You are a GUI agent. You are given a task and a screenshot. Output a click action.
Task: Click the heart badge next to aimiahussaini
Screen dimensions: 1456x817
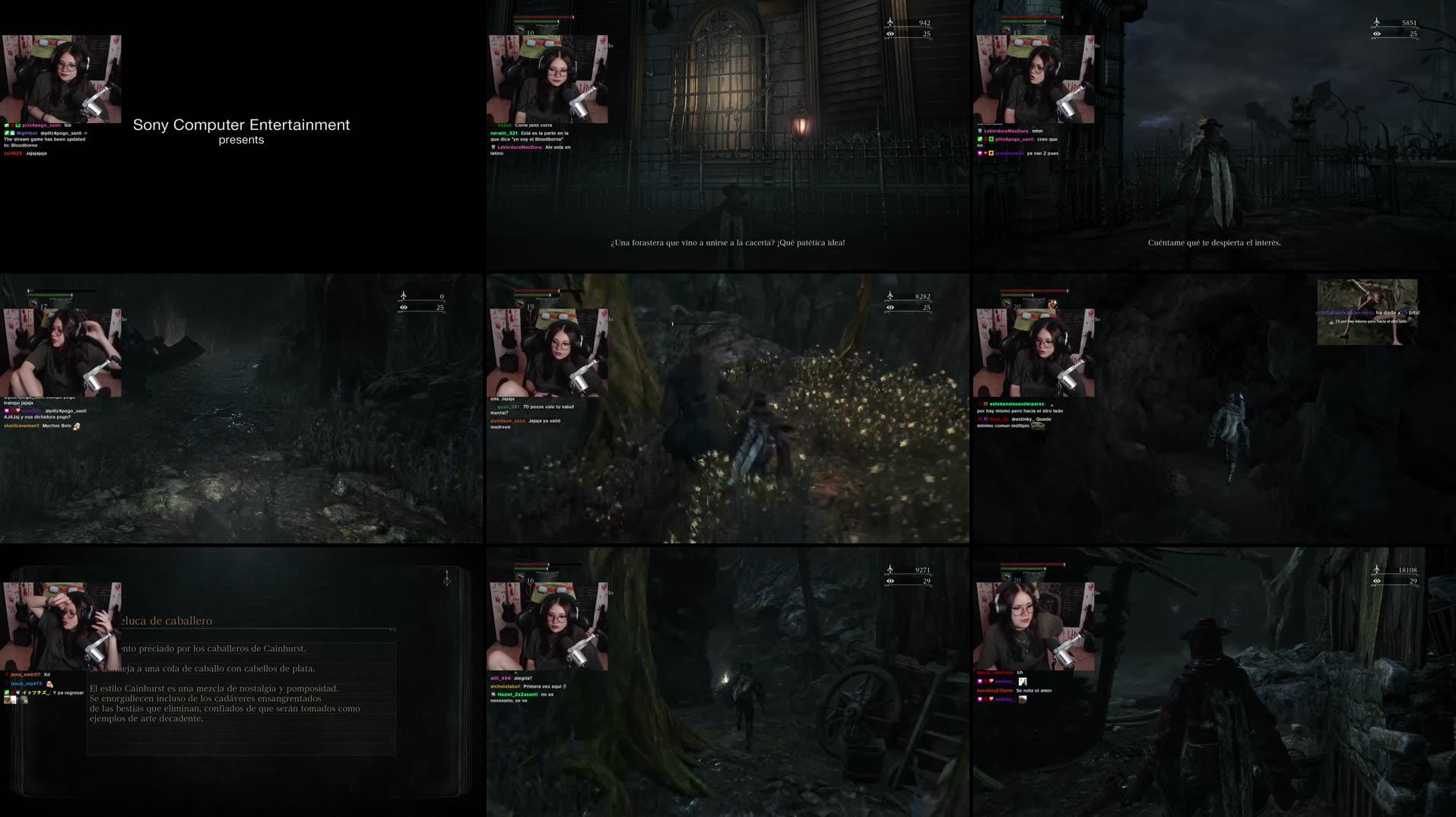coord(980,153)
